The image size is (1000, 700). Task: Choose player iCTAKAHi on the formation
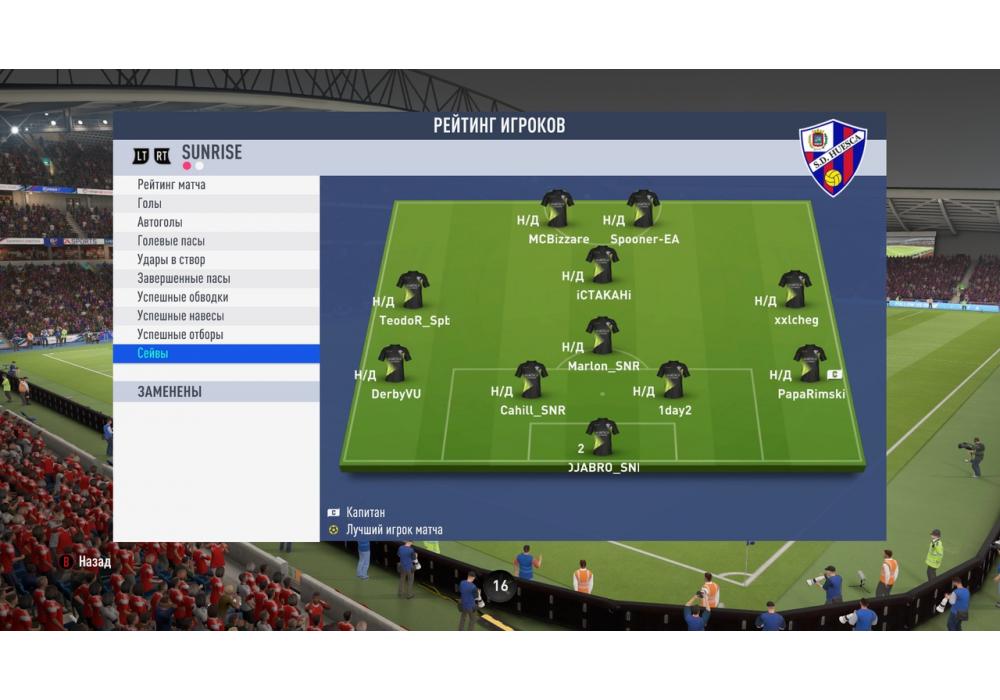pyautogui.click(x=602, y=264)
